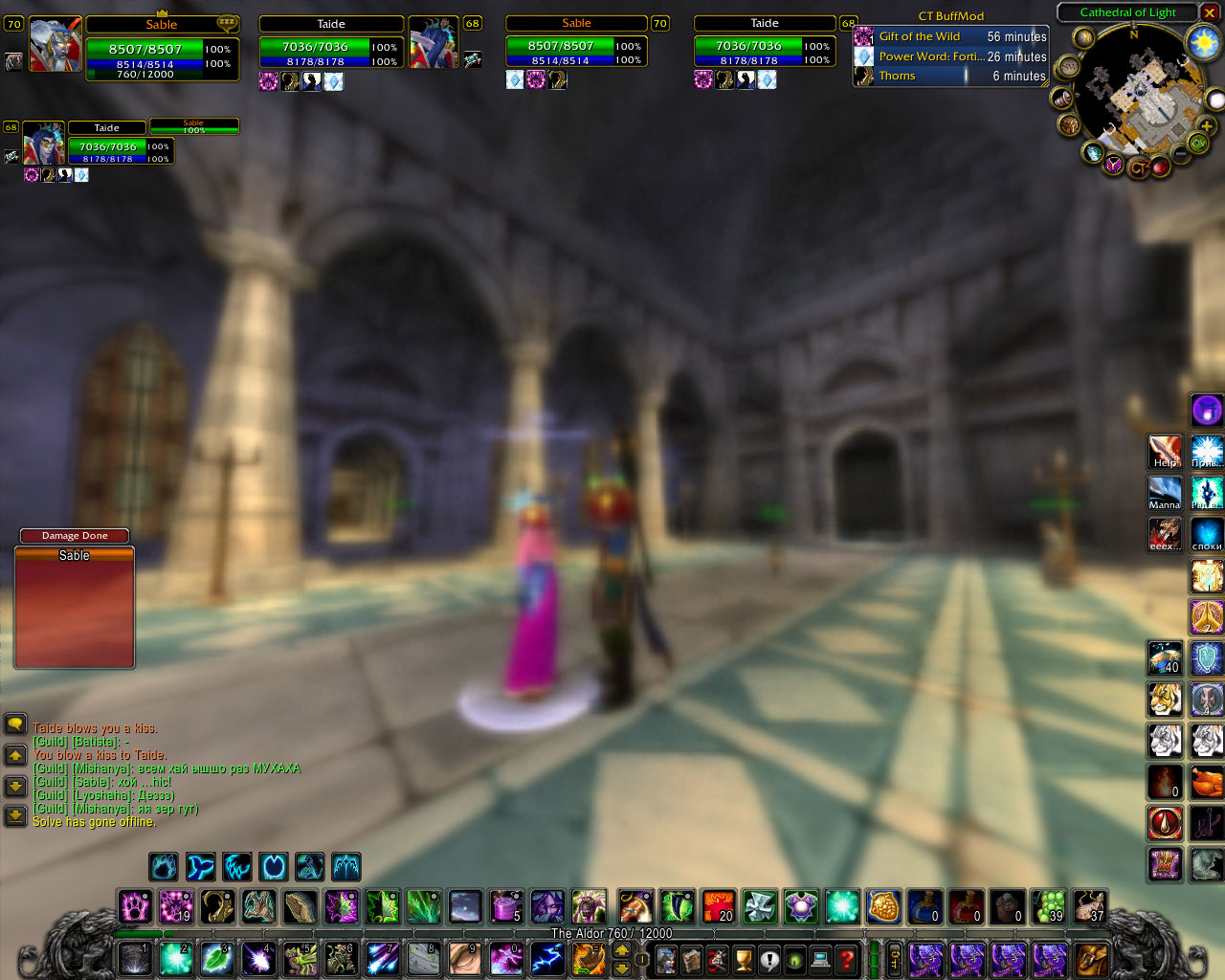Activate the 'Help' macro button
Viewport: 1225px width, 980px height.
tap(1165, 452)
